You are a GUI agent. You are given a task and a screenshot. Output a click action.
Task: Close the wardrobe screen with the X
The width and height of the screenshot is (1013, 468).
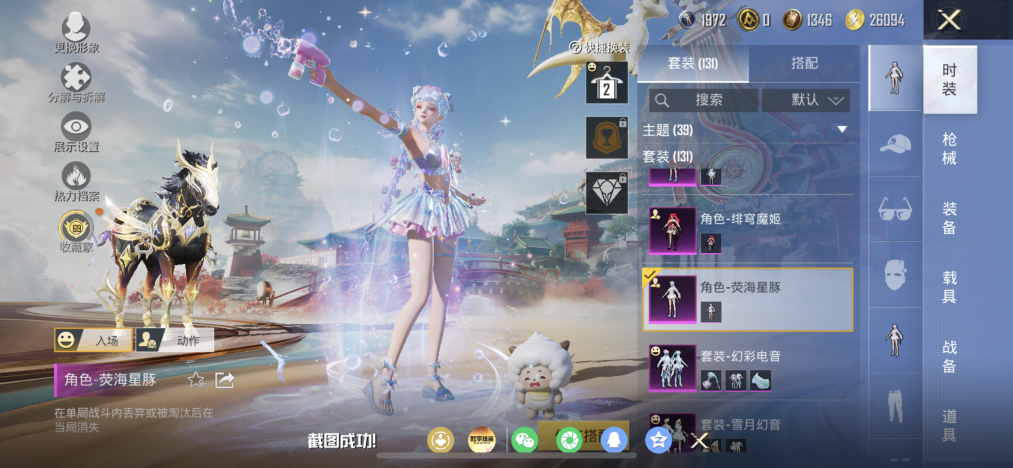pyautogui.click(x=950, y=20)
